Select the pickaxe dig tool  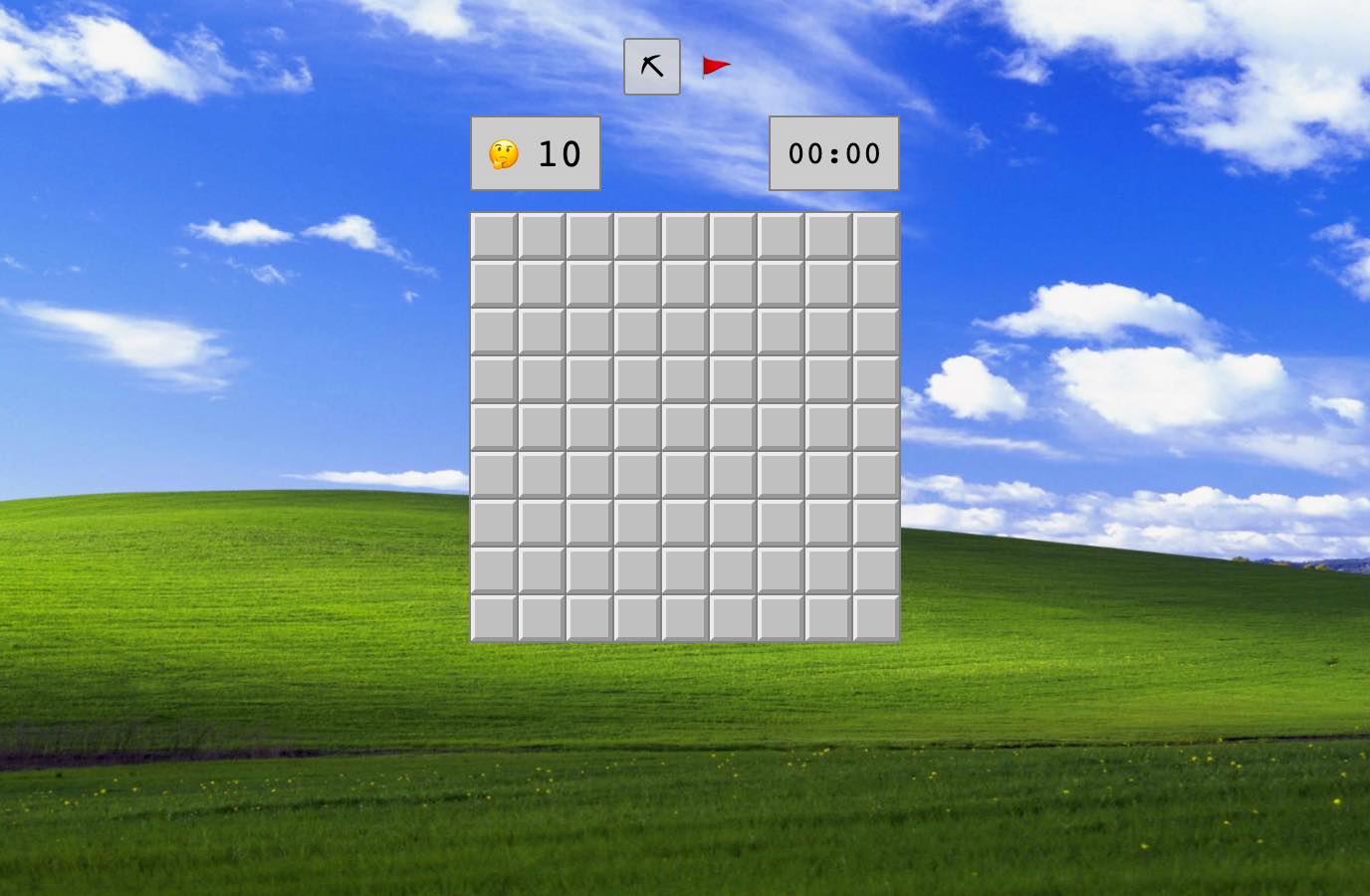[651, 66]
